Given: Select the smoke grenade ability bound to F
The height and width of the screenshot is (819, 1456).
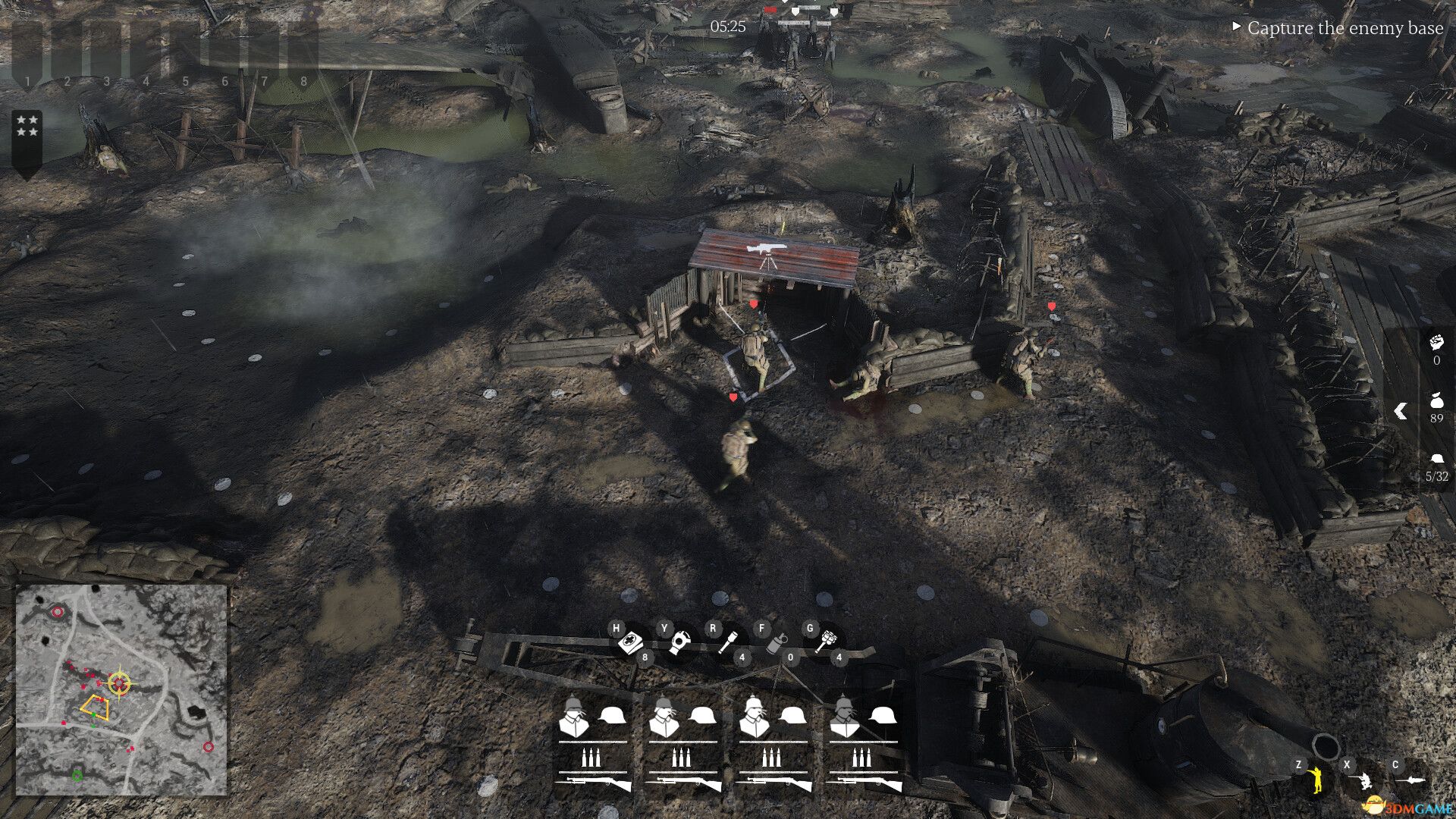Looking at the screenshot, I should (x=775, y=643).
